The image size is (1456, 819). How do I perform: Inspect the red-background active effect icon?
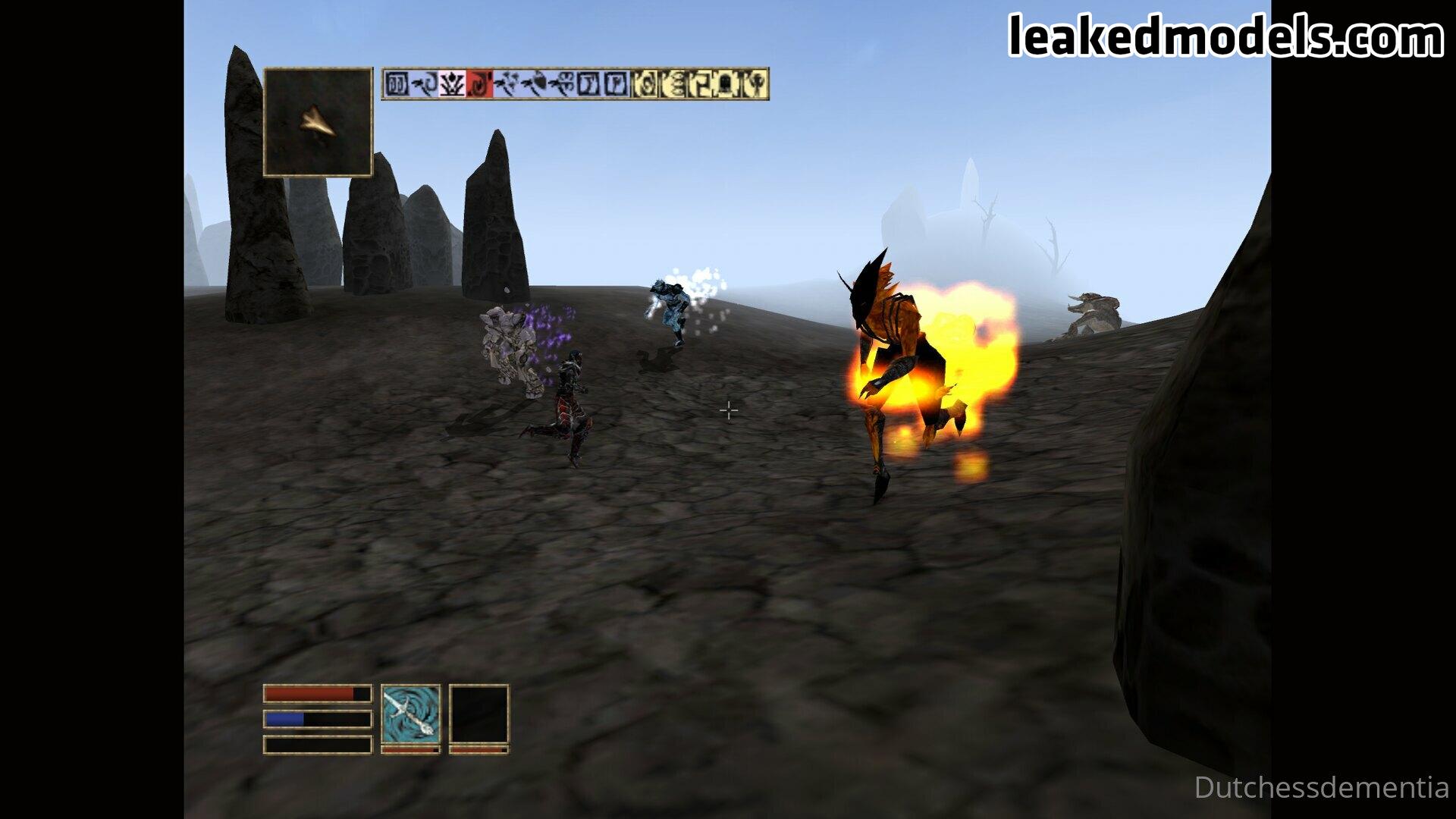[x=479, y=84]
